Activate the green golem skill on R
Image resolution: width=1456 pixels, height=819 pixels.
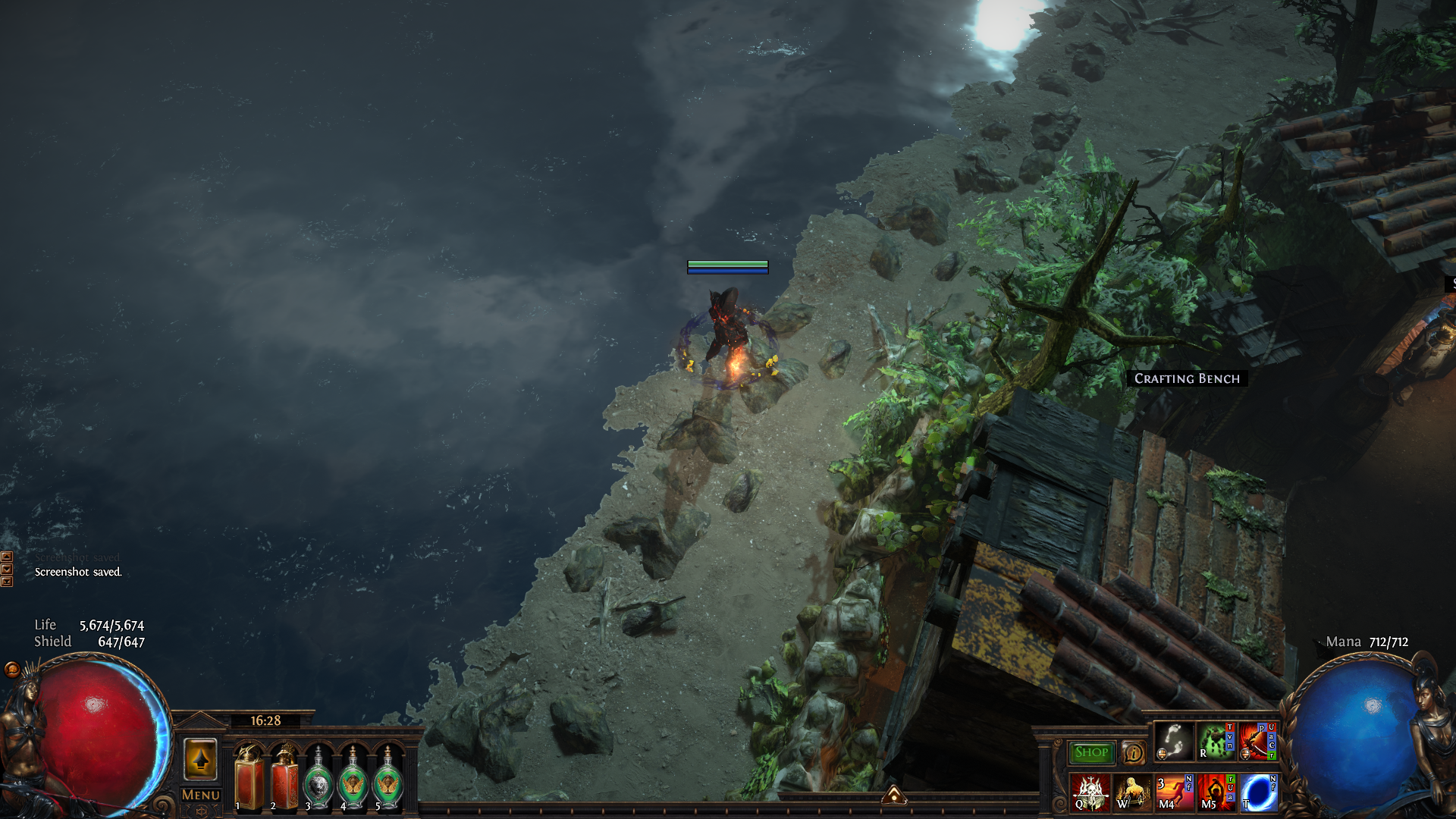point(1216,742)
